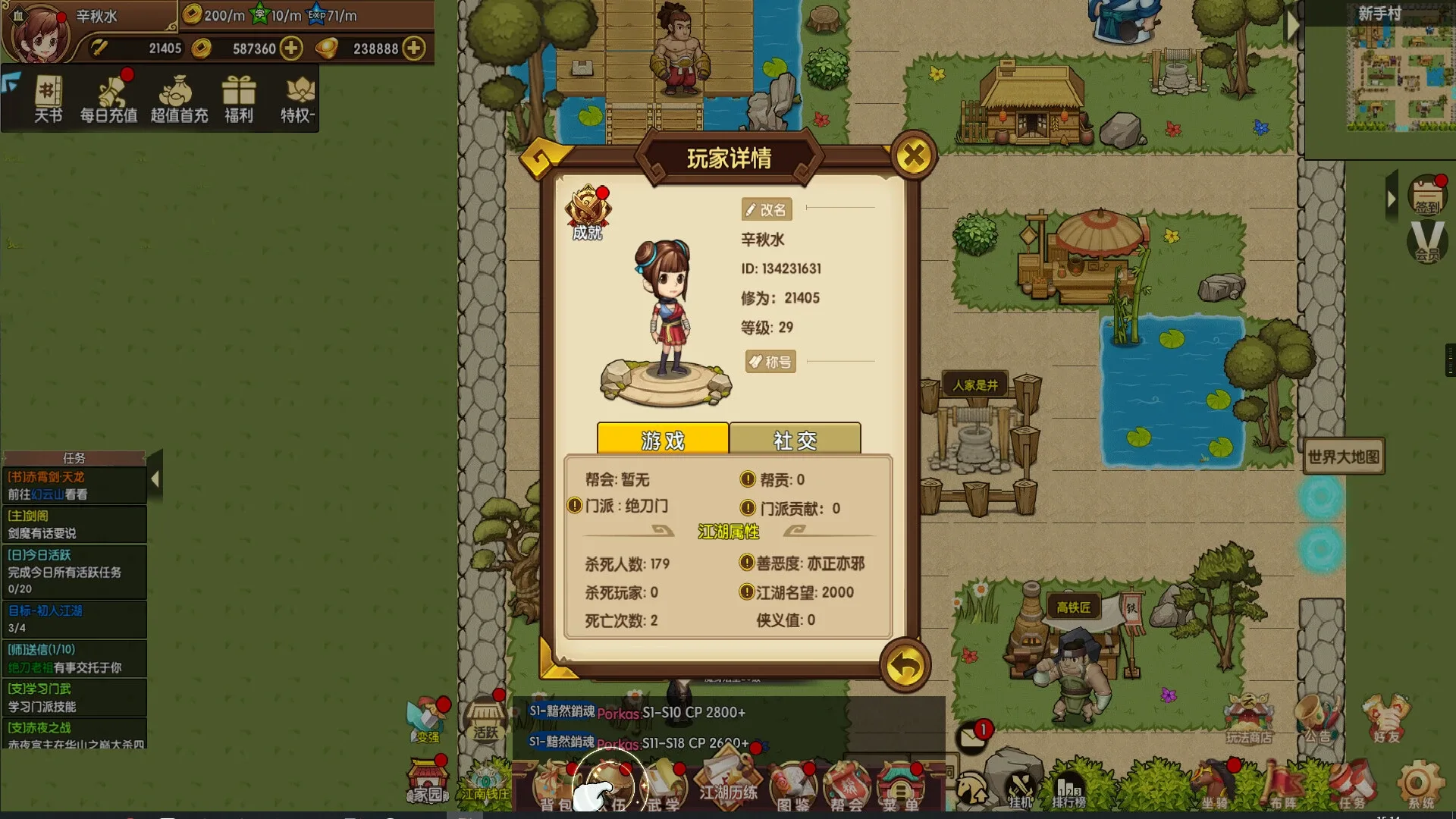Switch to the 社交 tab
Image resolution: width=1456 pixels, height=819 pixels.
pos(793,439)
